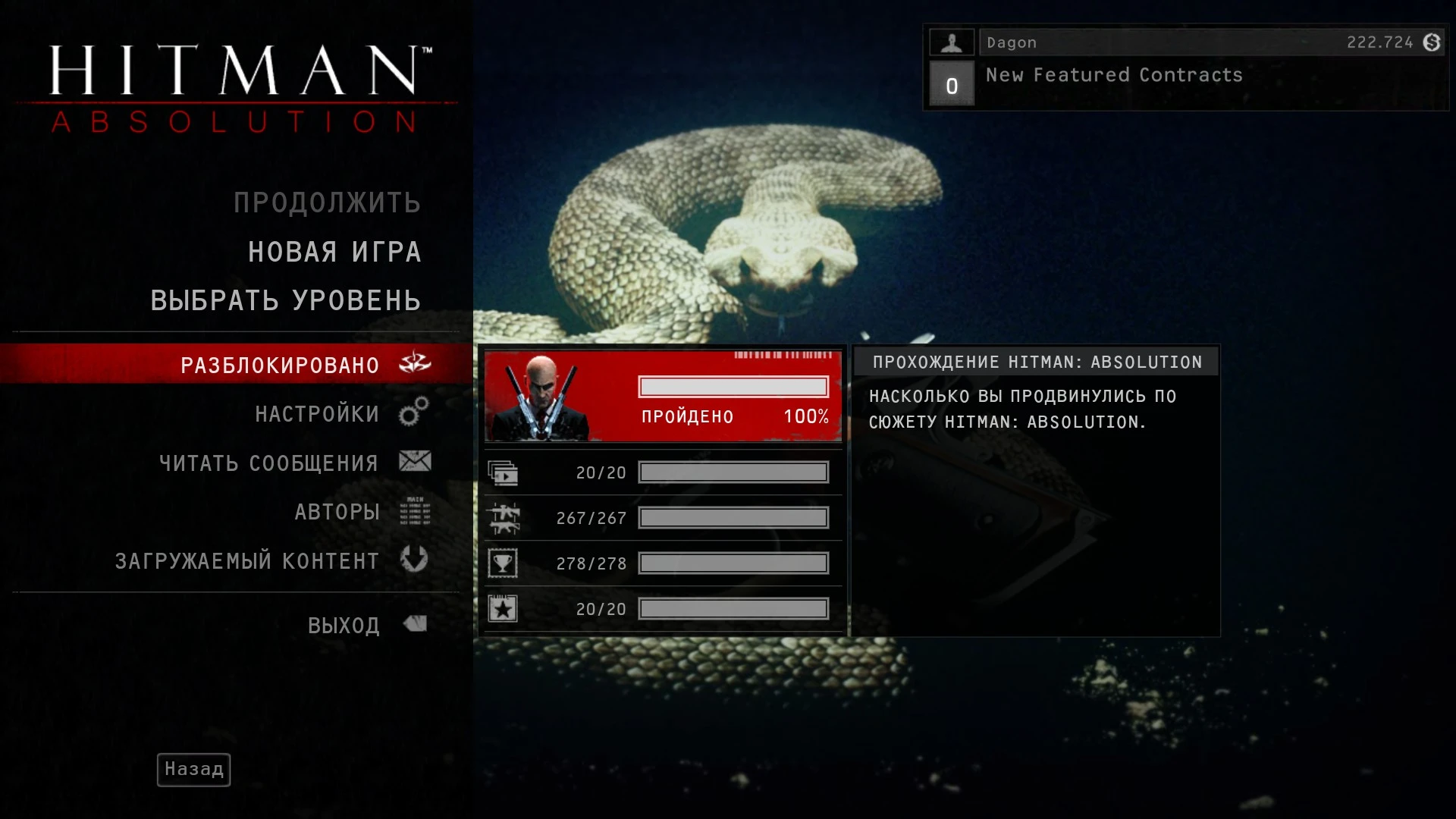Image resolution: width=1456 pixels, height=819 pixels.
Task: Click the exit icon next to ВЫХОД
Action: (x=413, y=623)
